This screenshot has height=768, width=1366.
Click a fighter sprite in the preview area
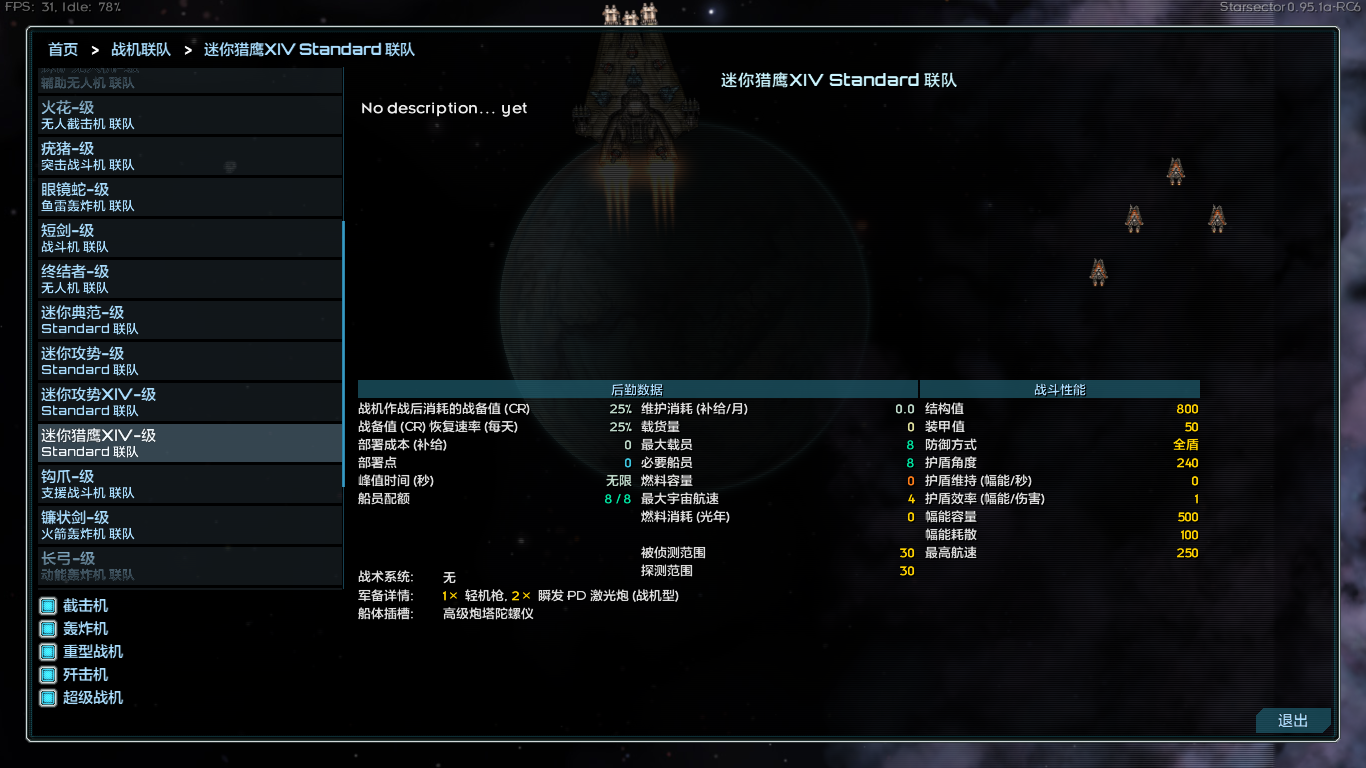pos(1175,171)
